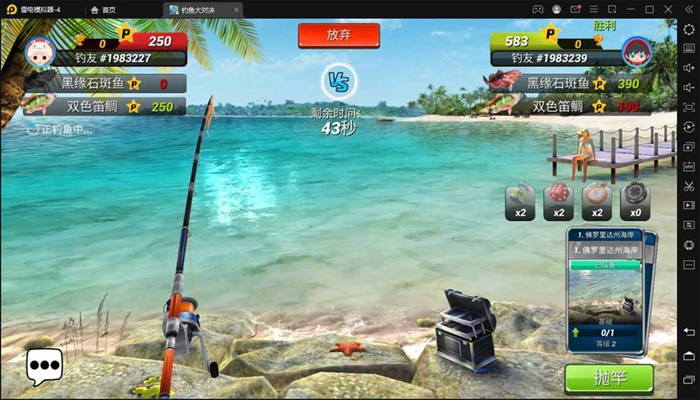Image resolution: width=700 pixels, height=400 pixels.
Task: Switch to the 首页 home tab
Action: [x=102, y=9]
